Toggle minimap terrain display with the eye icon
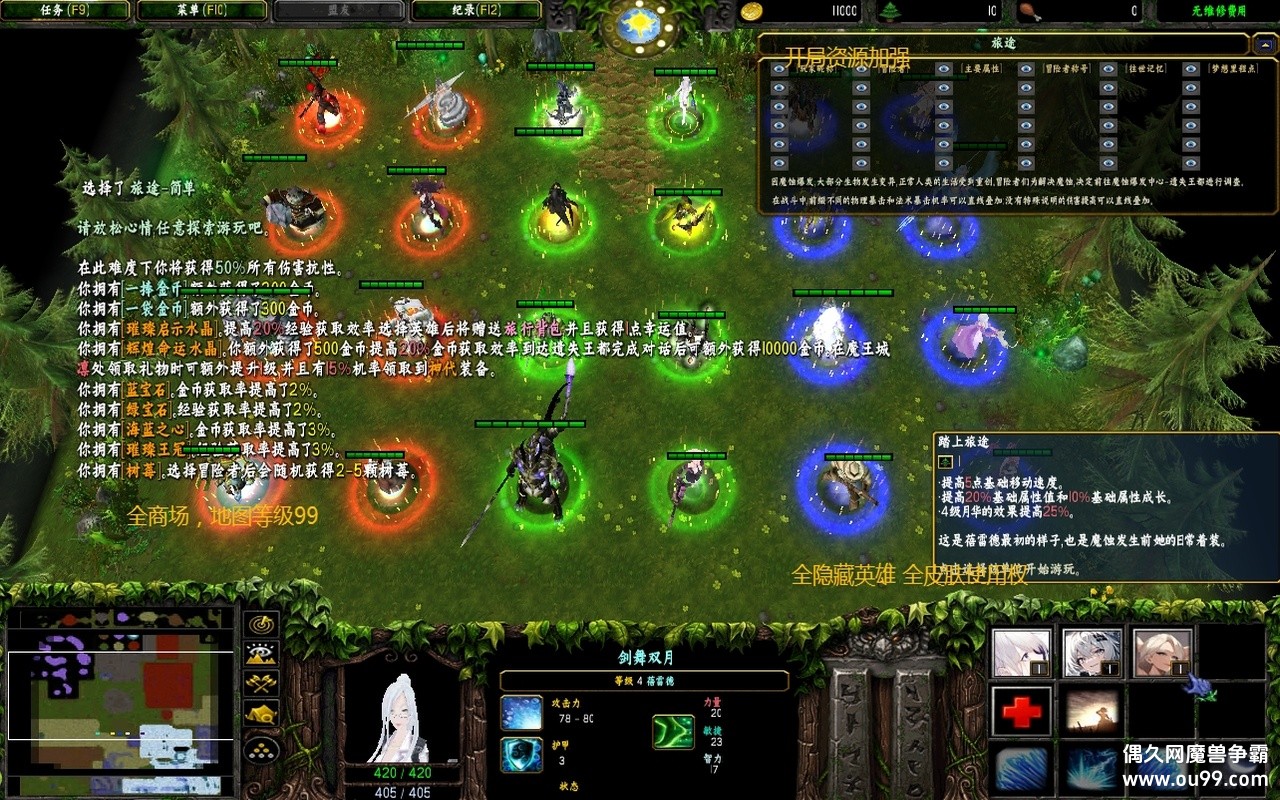This screenshot has height=800, width=1280. coord(262,654)
